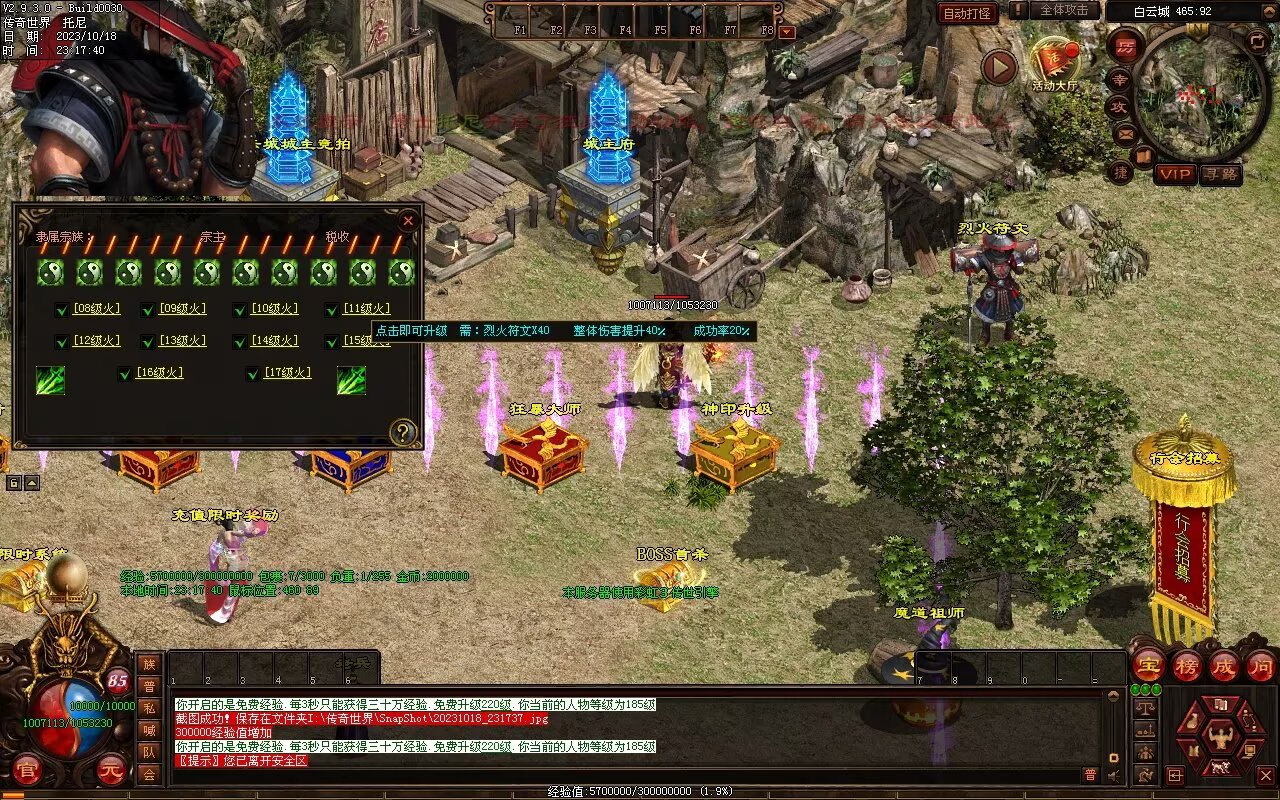Switch chat to the 队 team channel
Screen dimensions: 1280x800
[x=149, y=752]
